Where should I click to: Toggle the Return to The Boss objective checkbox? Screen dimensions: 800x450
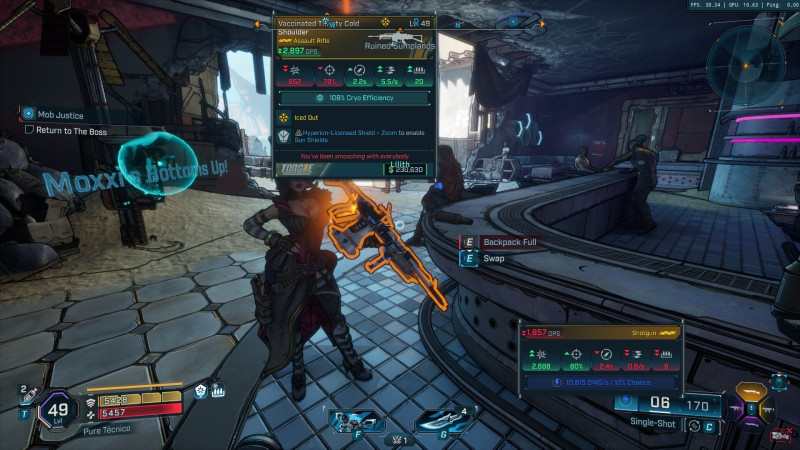(x=30, y=130)
